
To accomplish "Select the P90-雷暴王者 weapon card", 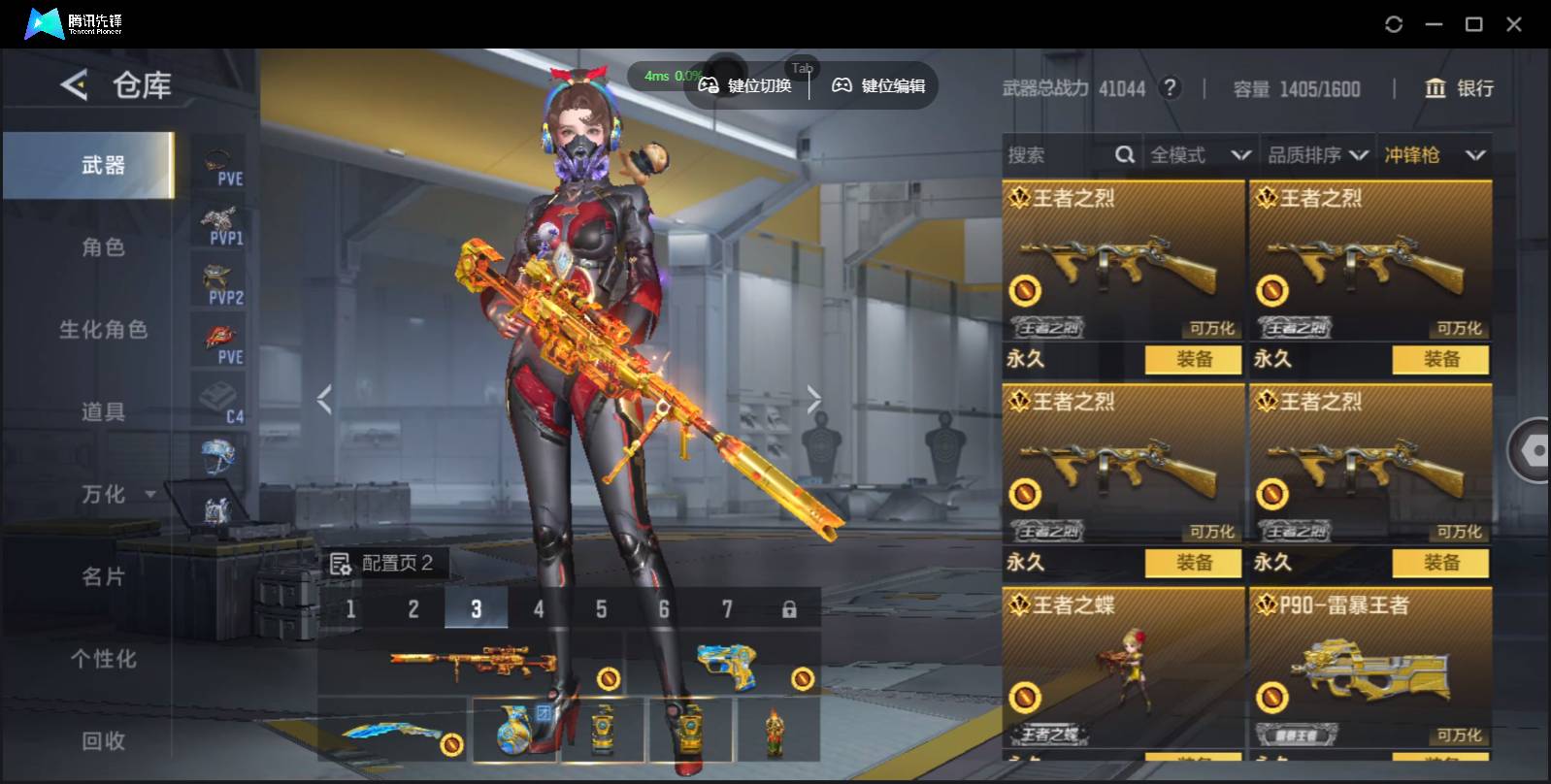I will point(1369,670).
